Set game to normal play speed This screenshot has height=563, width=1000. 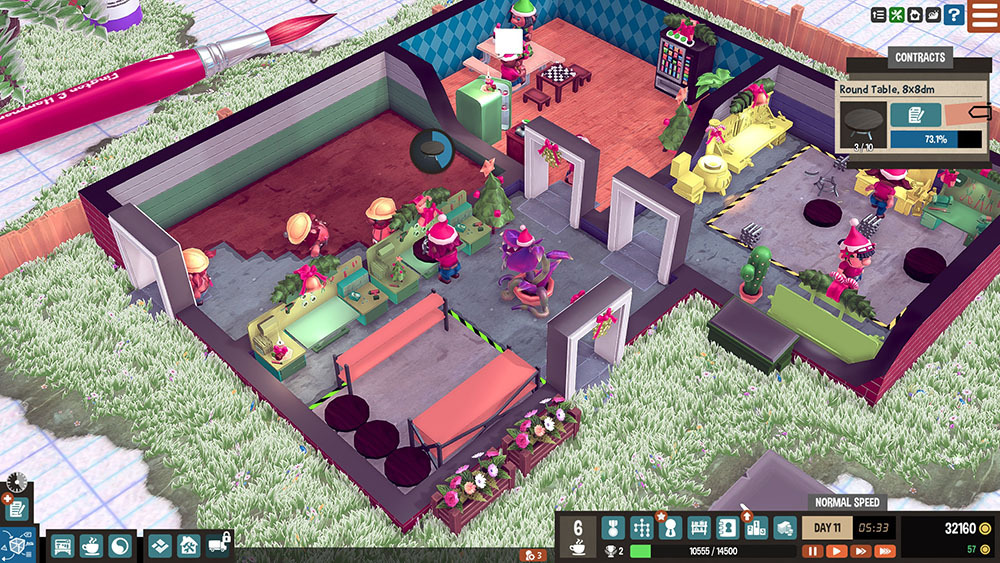point(836,551)
